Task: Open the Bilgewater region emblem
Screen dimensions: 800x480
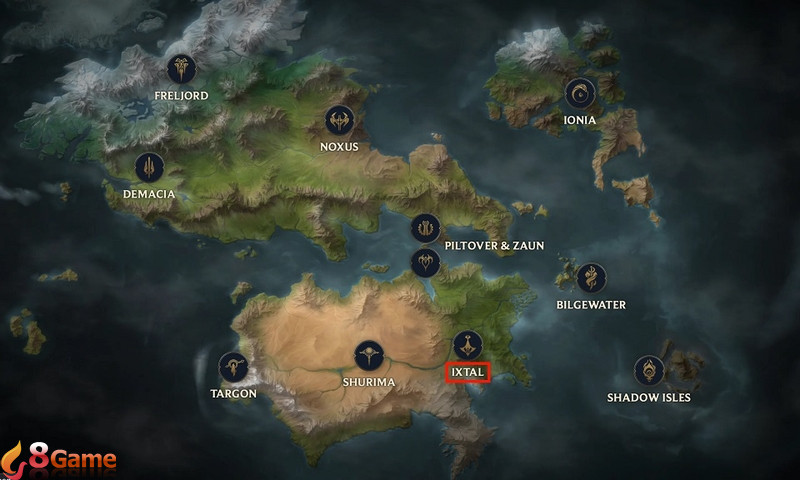Action: tap(592, 278)
